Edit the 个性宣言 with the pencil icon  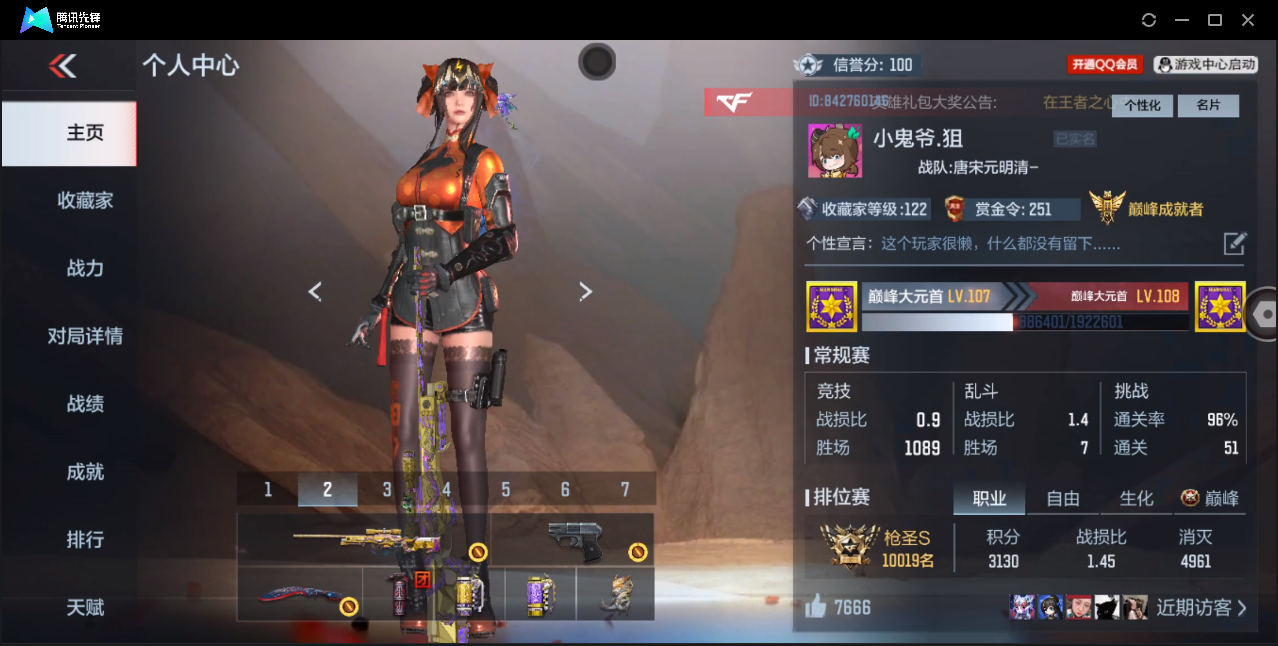(x=1235, y=243)
